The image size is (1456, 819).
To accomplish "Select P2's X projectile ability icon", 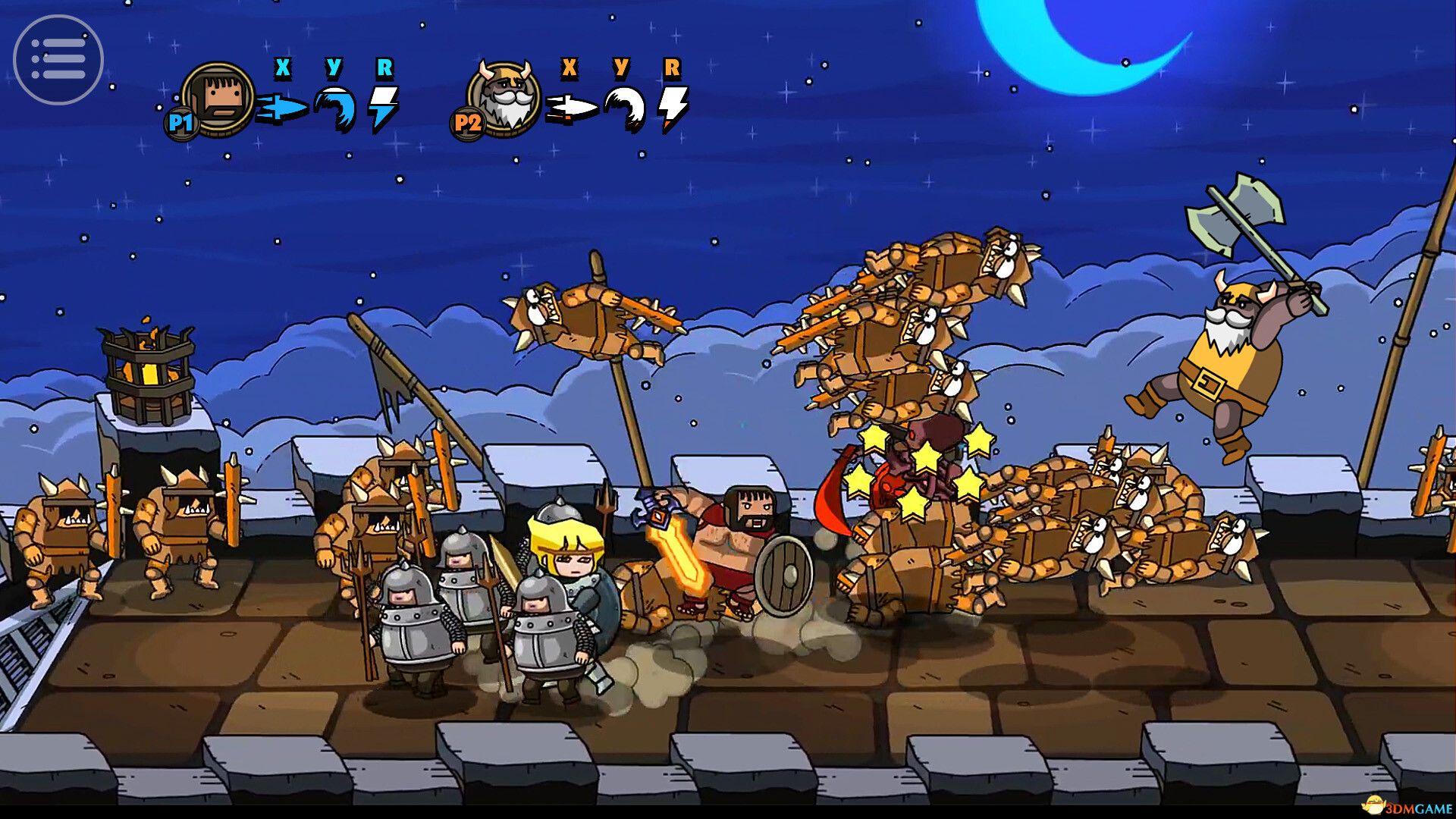I will [x=573, y=106].
